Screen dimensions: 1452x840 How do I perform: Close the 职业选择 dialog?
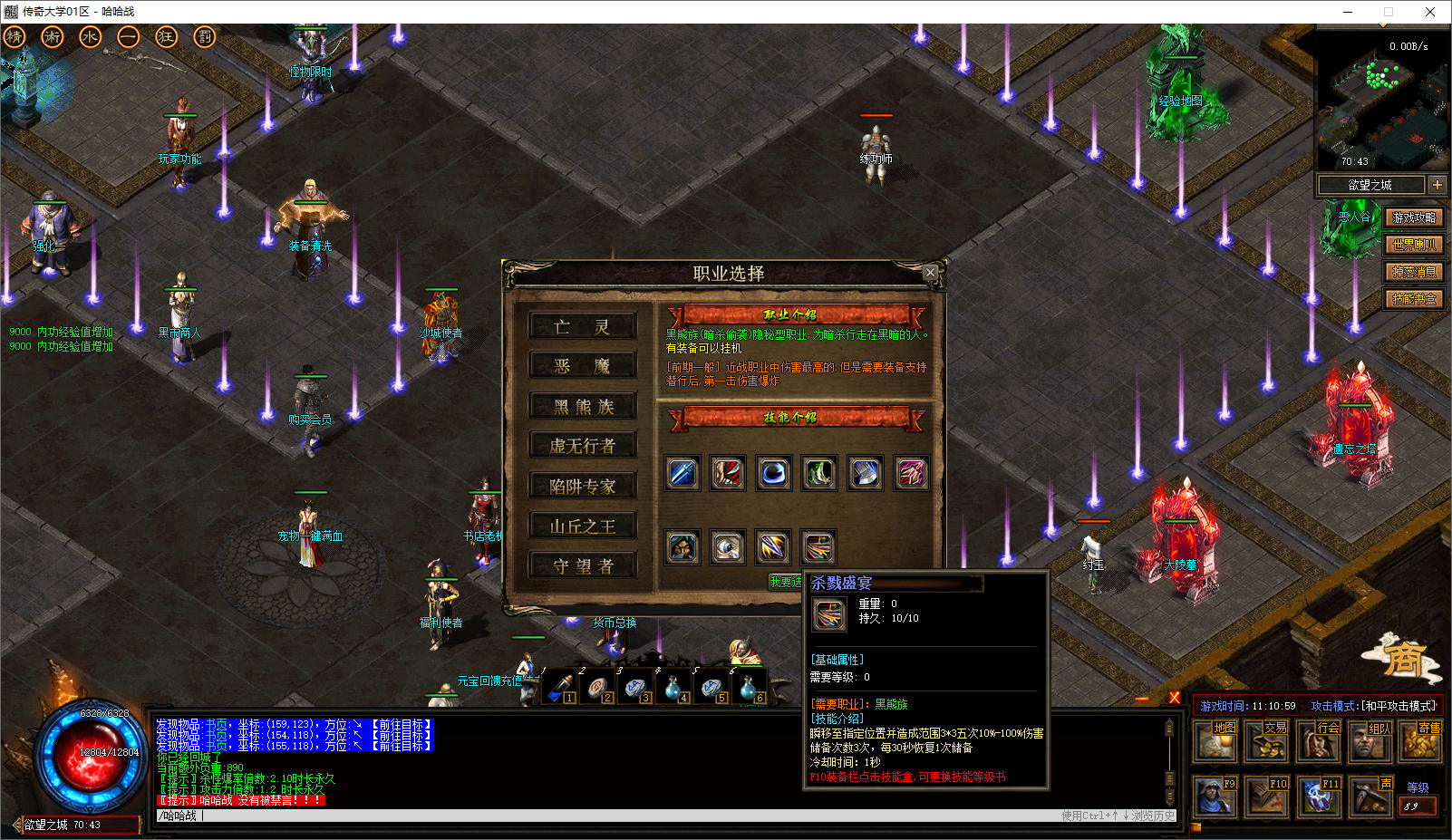coord(930,272)
